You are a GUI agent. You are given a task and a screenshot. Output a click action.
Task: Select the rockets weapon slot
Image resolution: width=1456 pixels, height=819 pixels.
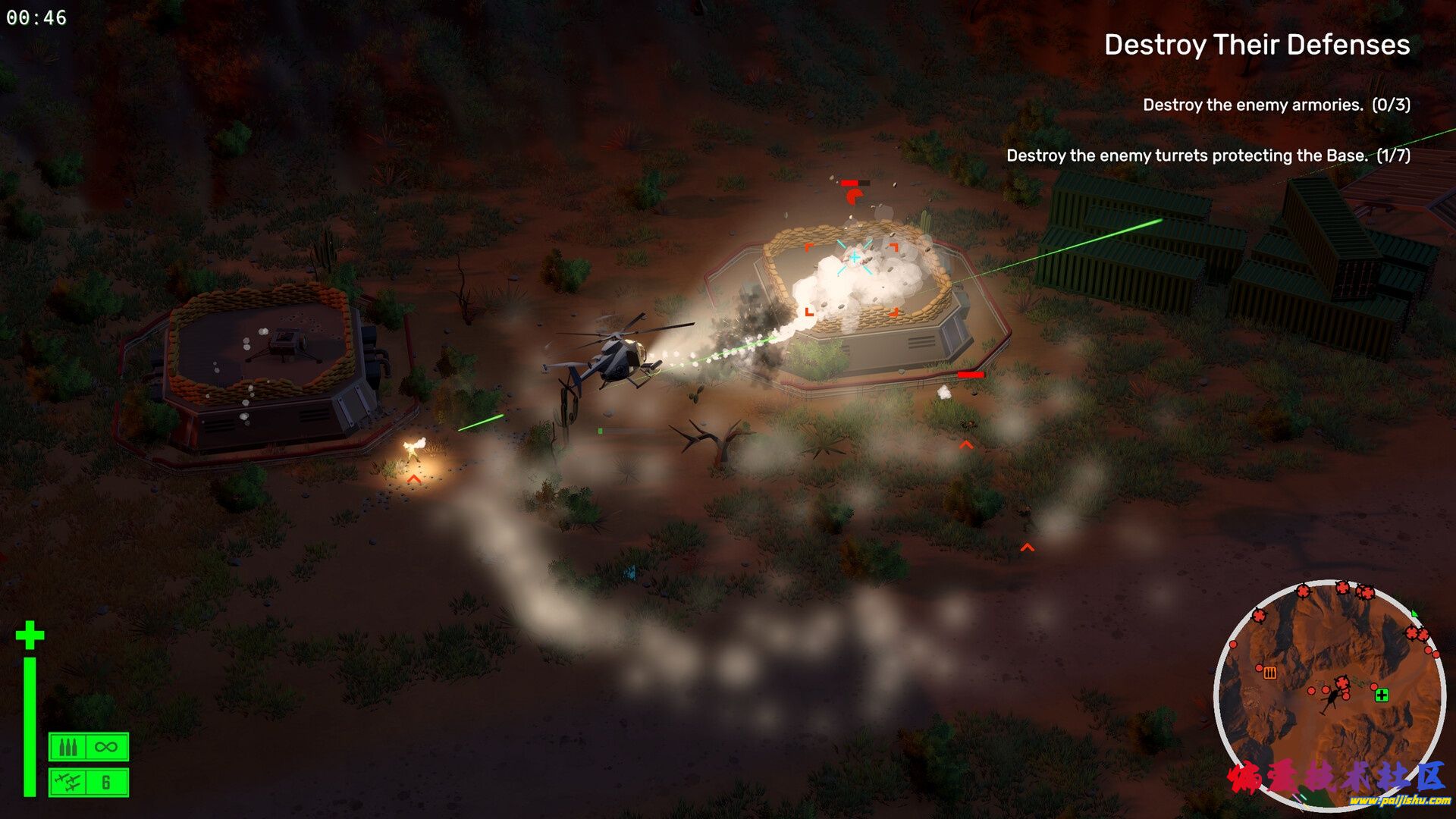point(89,782)
